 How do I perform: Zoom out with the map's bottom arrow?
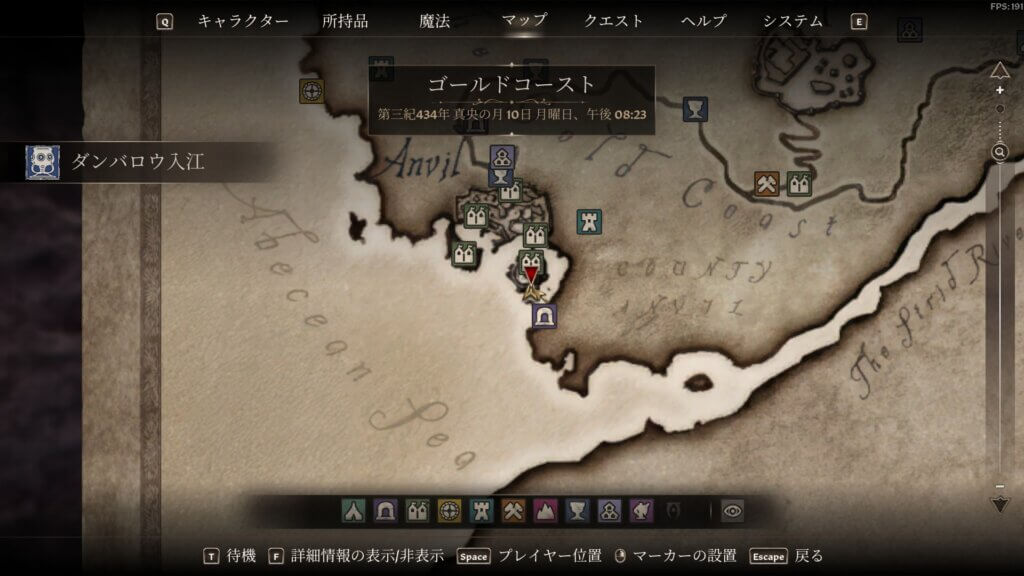click(999, 503)
